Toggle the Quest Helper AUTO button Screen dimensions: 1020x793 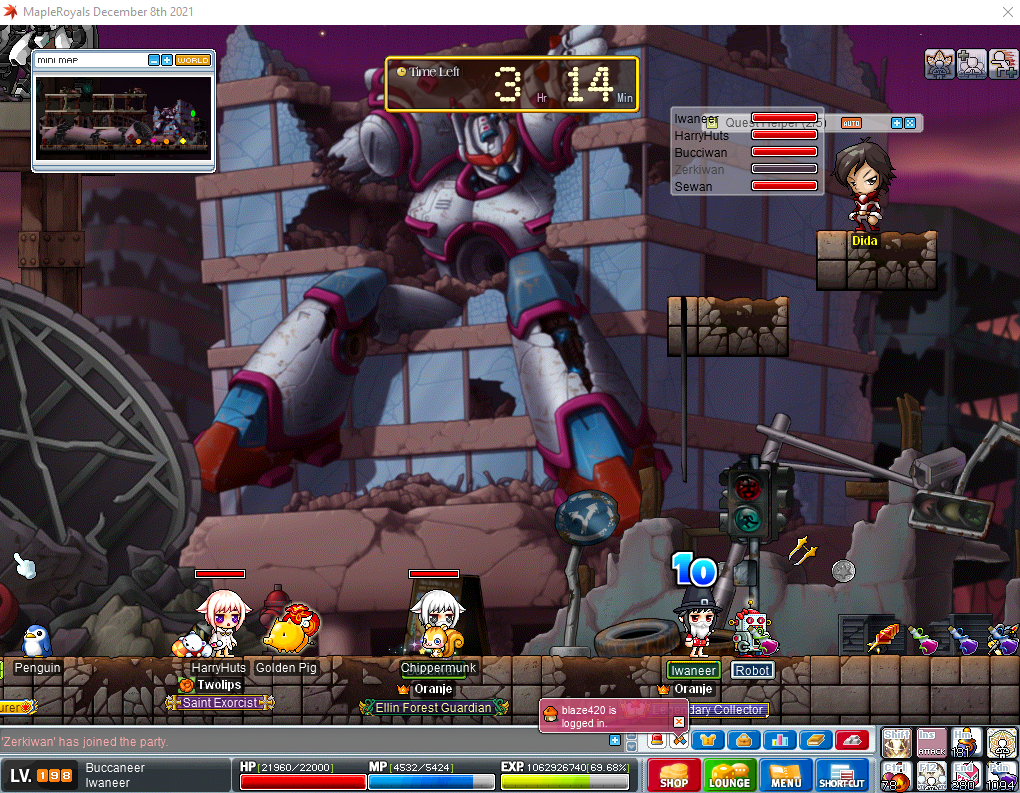851,123
